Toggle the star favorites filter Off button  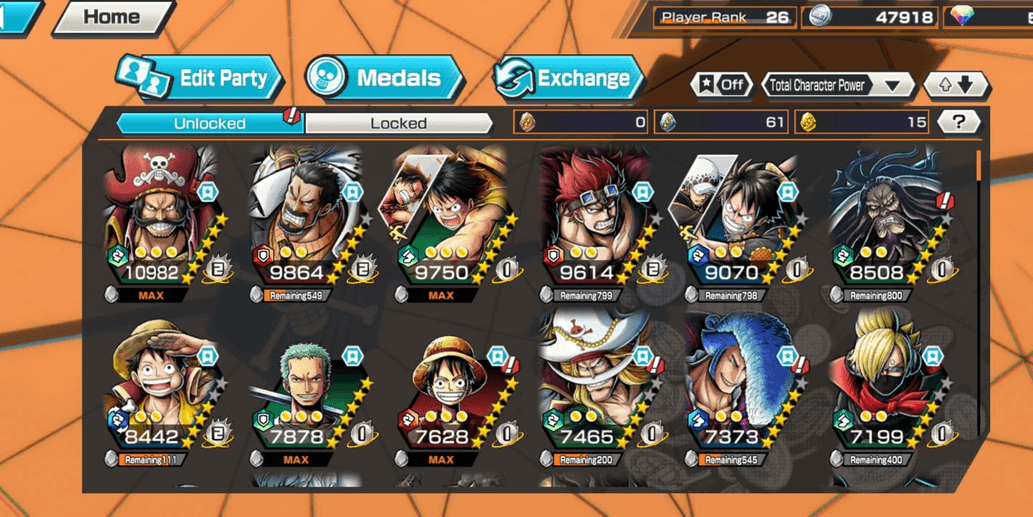tap(722, 85)
